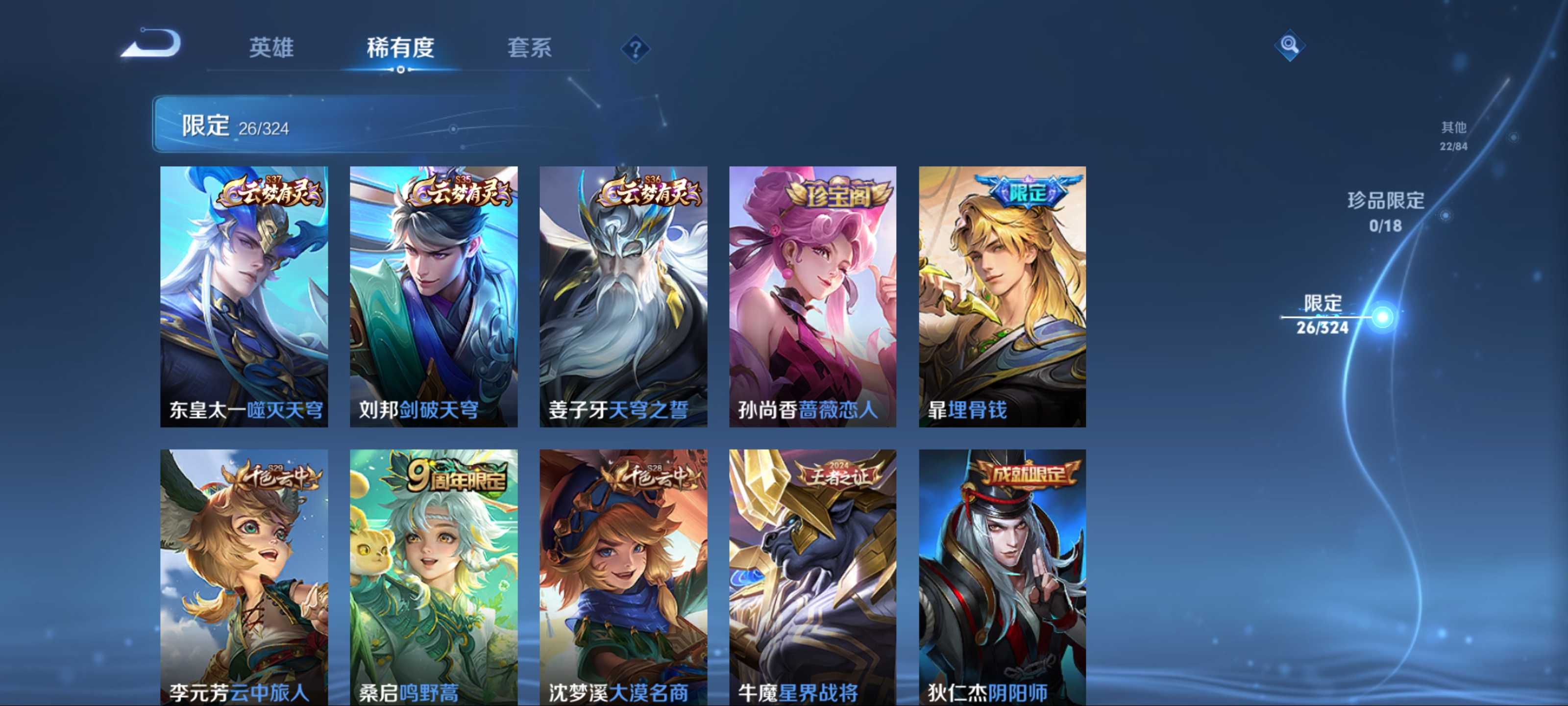The image size is (1568, 706).
Task: Jump to the 其他 22/84 section
Action: (1453, 135)
